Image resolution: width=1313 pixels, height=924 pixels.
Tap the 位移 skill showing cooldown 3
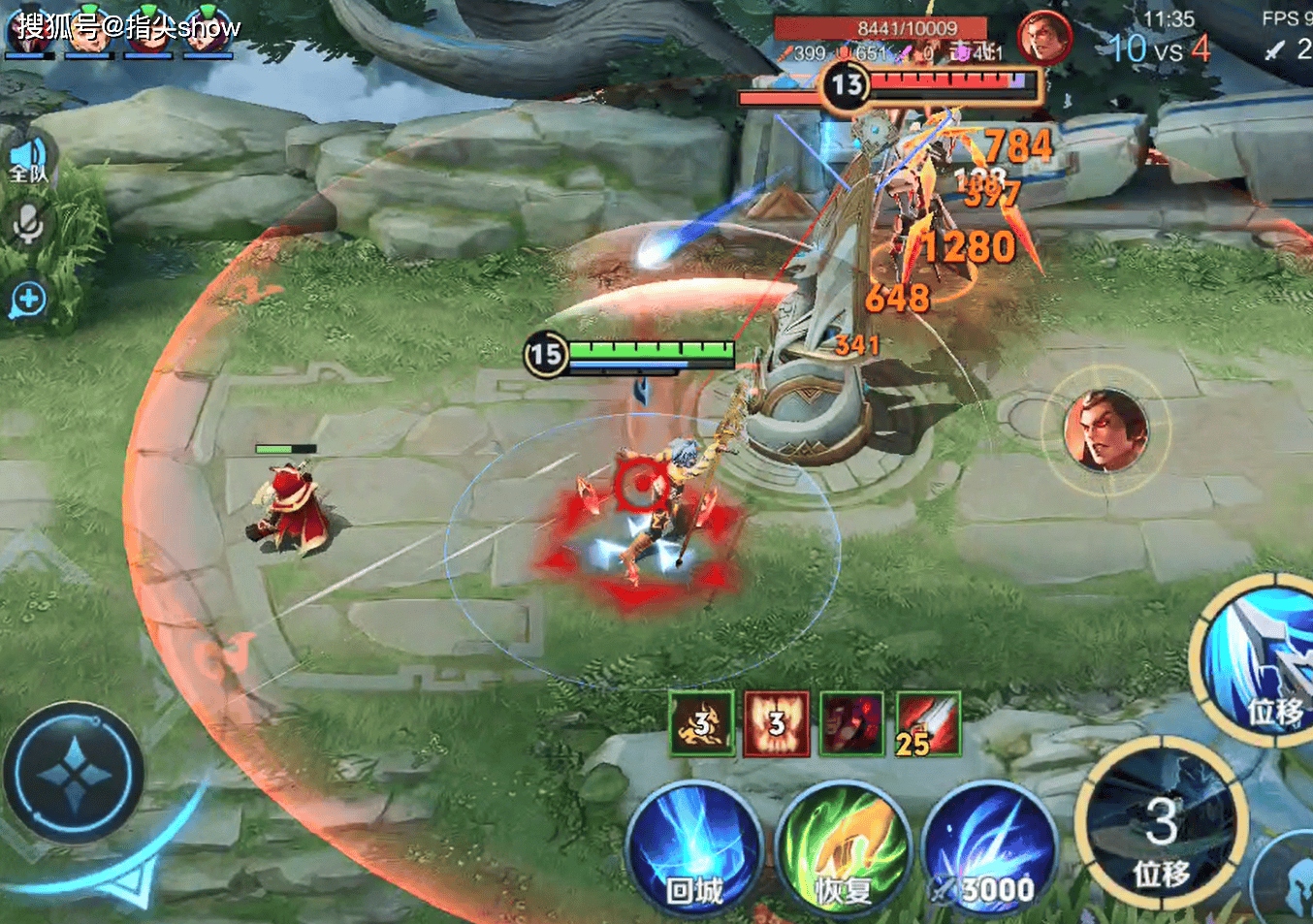point(1161,822)
